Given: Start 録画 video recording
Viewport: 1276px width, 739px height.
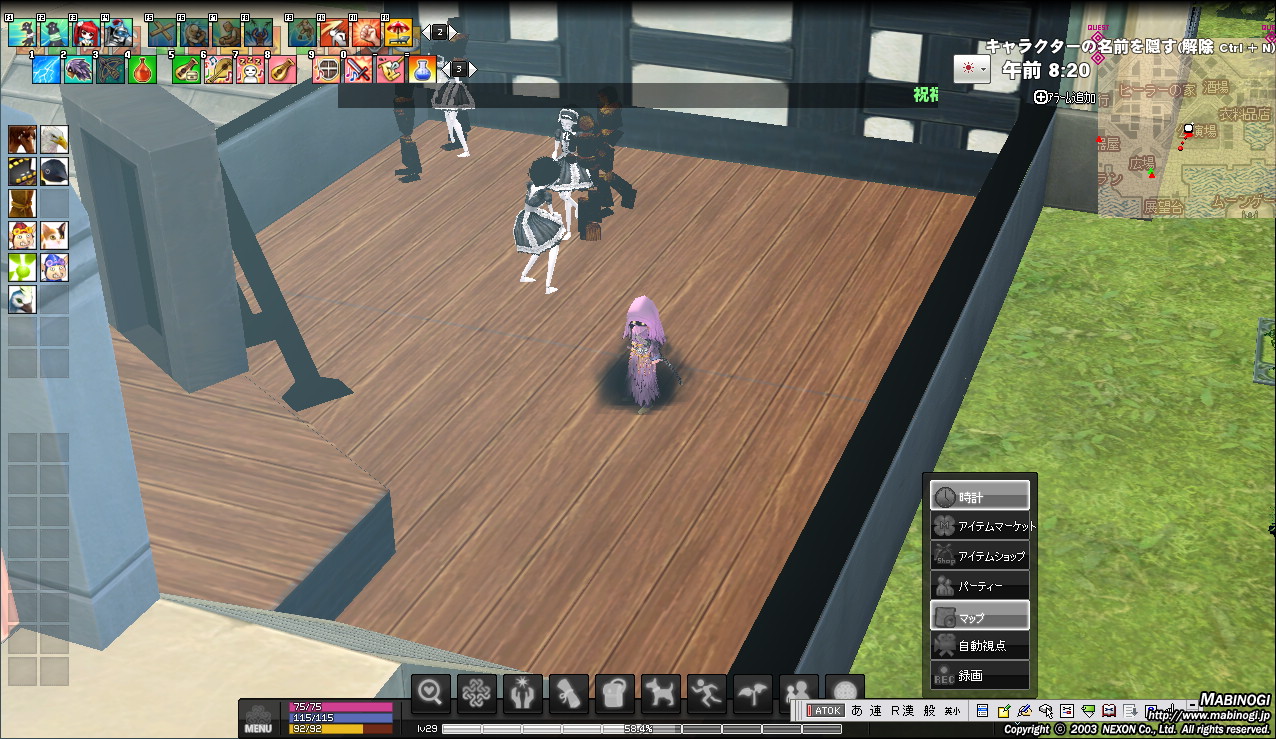Looking at the screenshot, I should coord(980,675).
